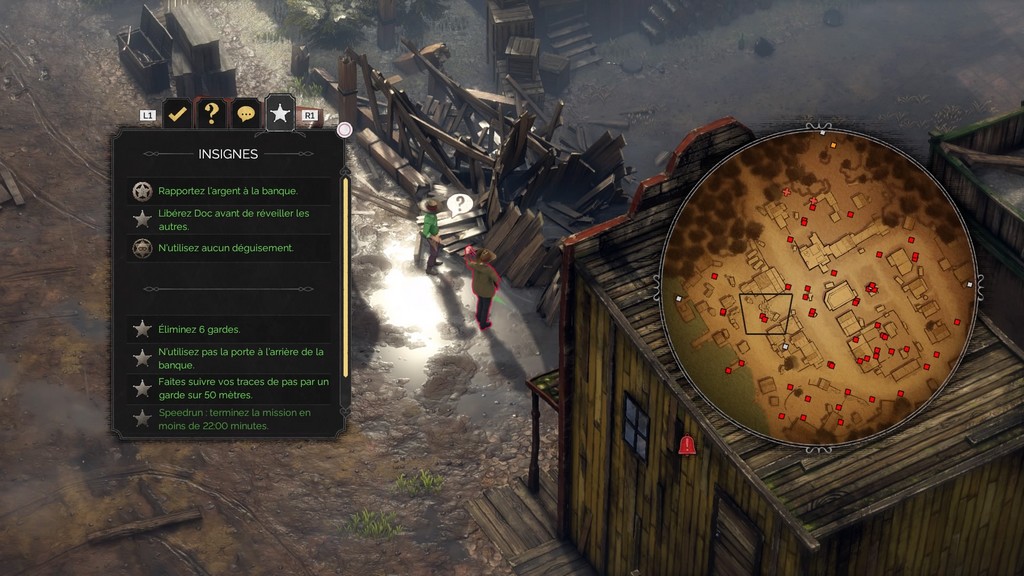Select badge 'Libérez Doc avant de réveiller les autres'

coord(235,219)
